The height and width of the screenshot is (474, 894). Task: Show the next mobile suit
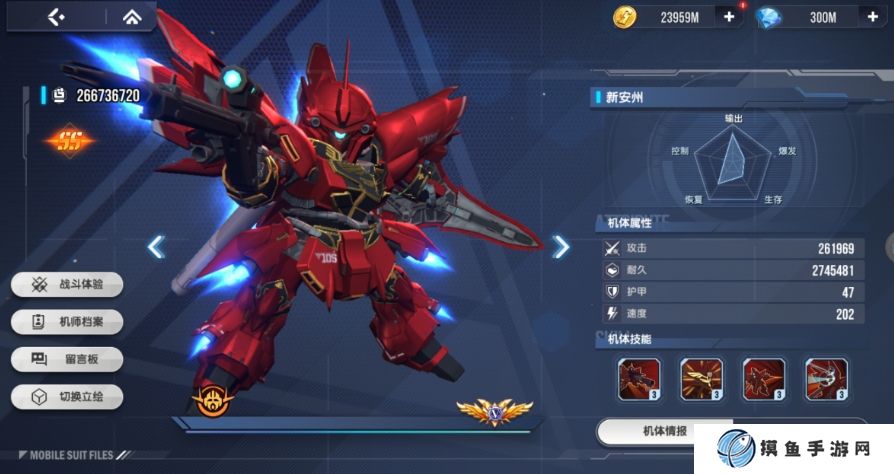(561, 246)
